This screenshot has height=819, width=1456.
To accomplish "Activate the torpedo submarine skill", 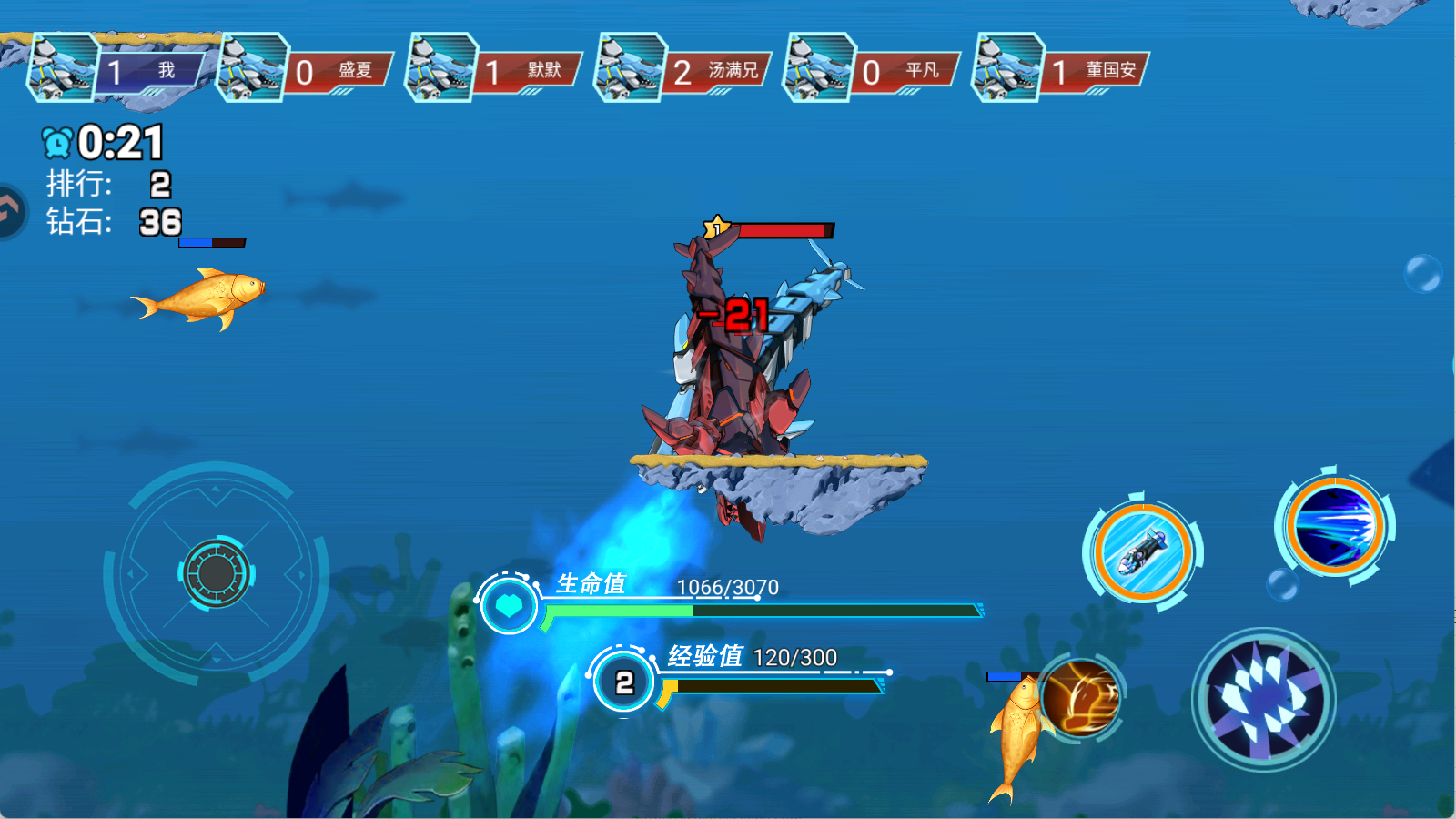I will pyautogui.click(x=1142, y=551).
